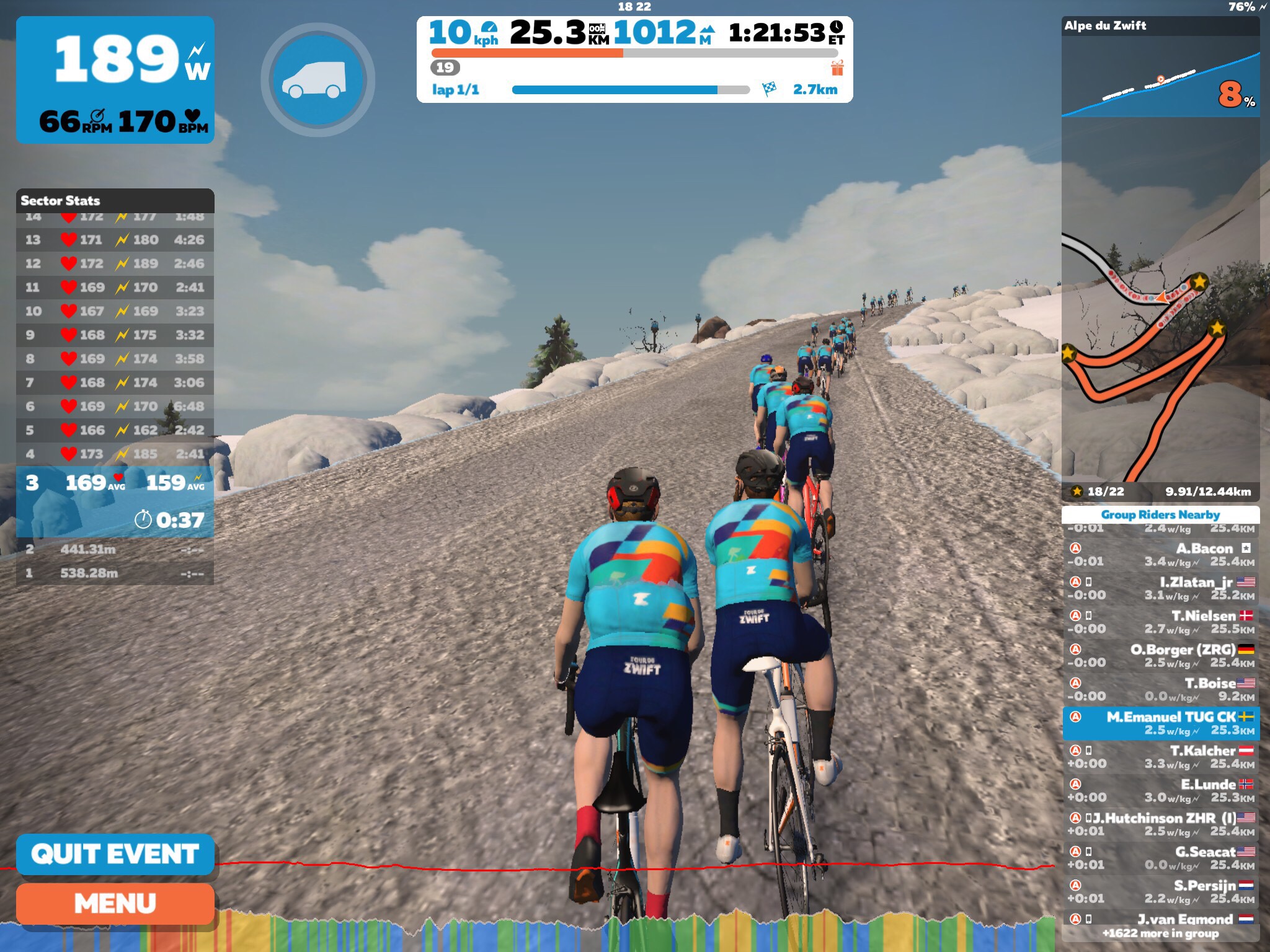Select rider I.Zlatan_jr in riders list
The image size is (1270, 952).
(1160, 588)
